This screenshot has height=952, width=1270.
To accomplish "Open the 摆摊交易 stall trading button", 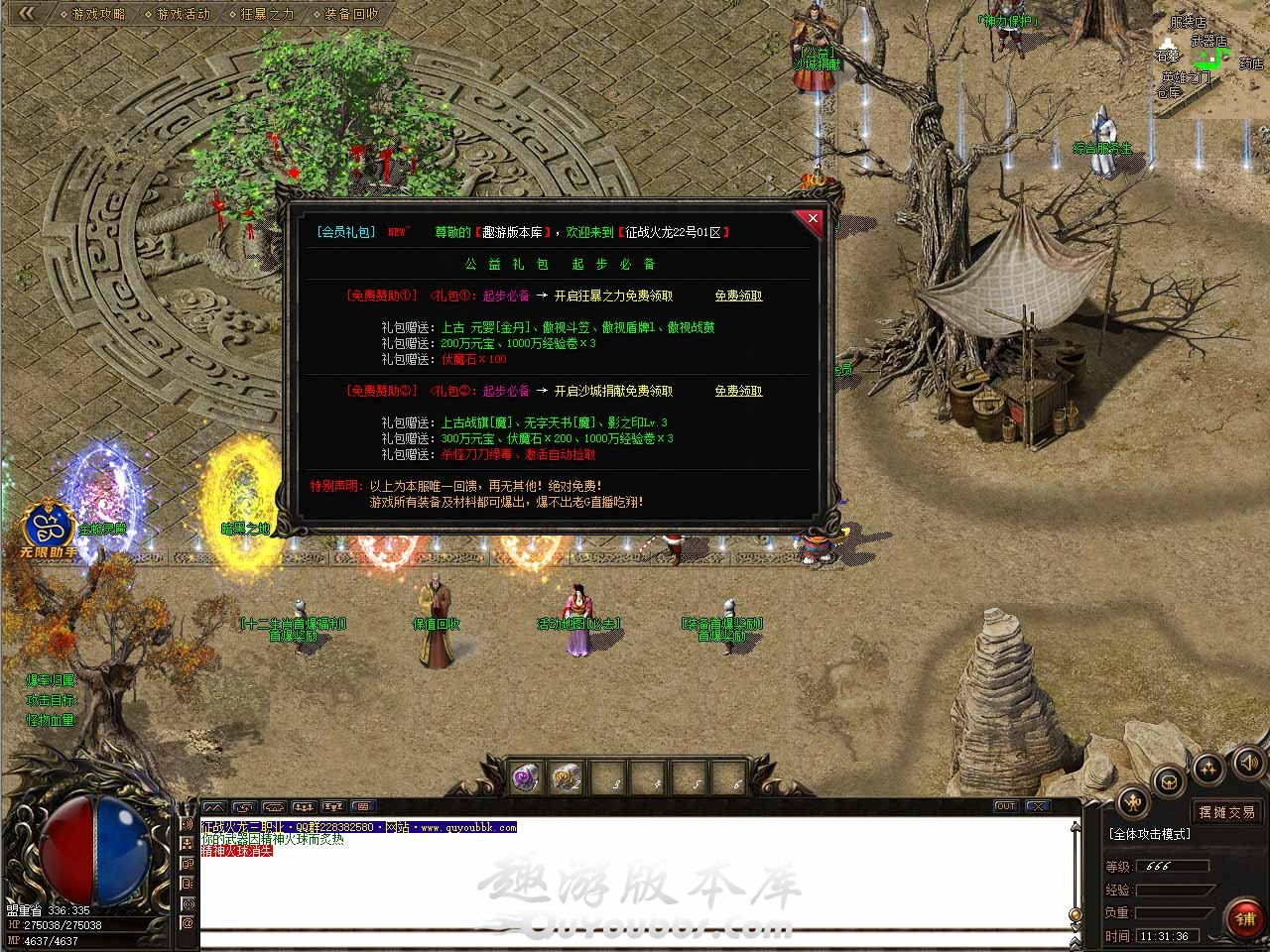I will coord(1226,811).
